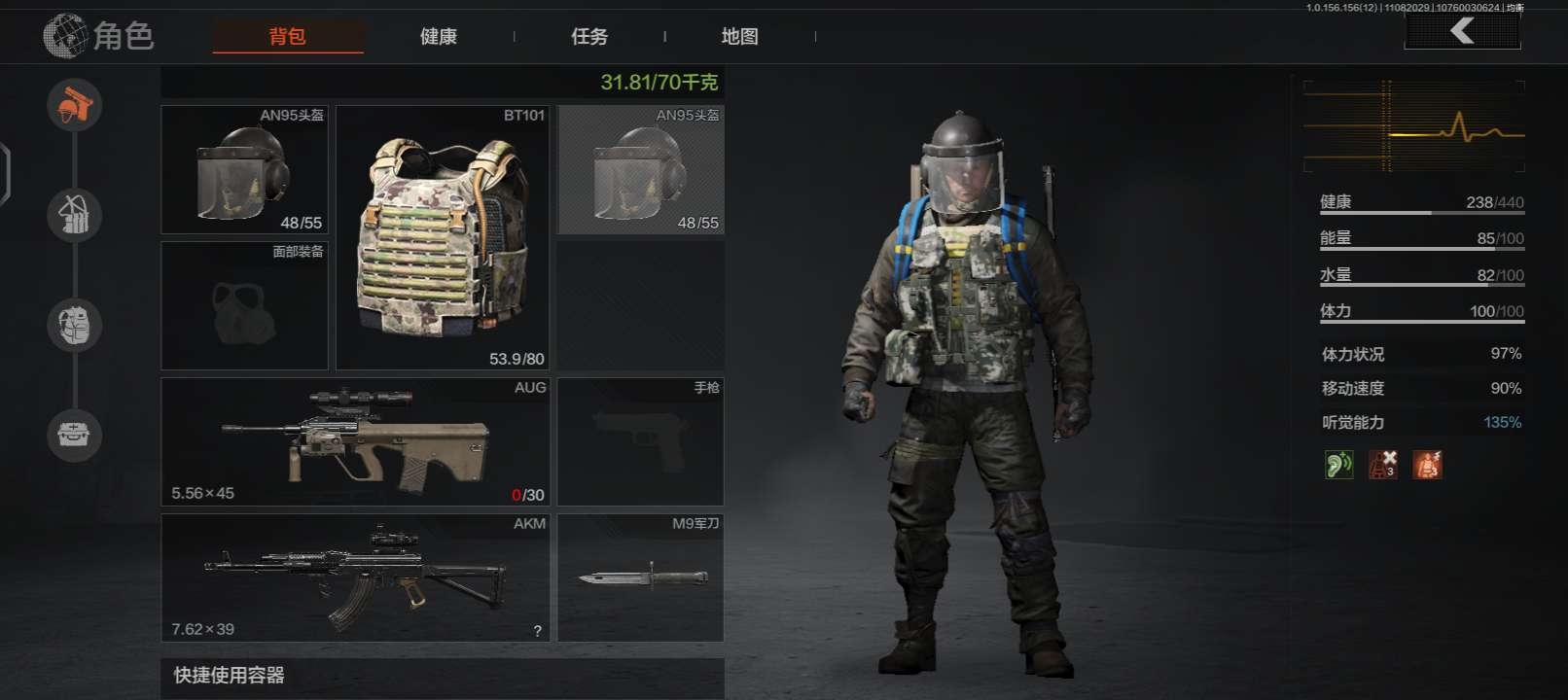Choose the greyed AN95头盔 slot beside armor

(x=641, y=169)
